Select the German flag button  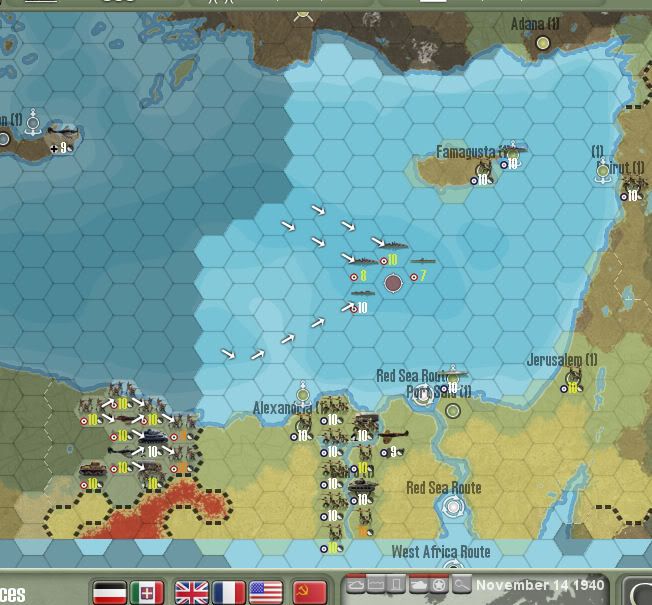click(x=108, y=591)
